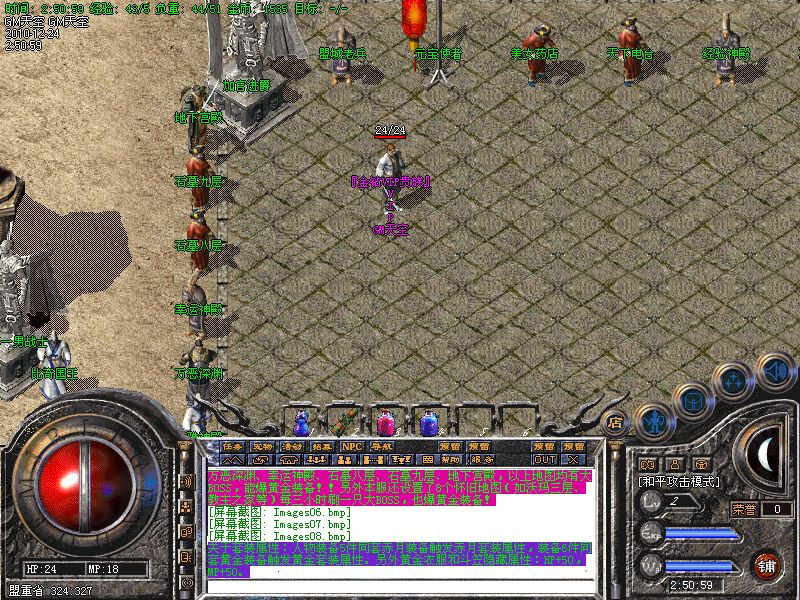Viewport: 800px width, 600px height.
Task: Open the sparkle skills round icon
Action: pos(734,381)
